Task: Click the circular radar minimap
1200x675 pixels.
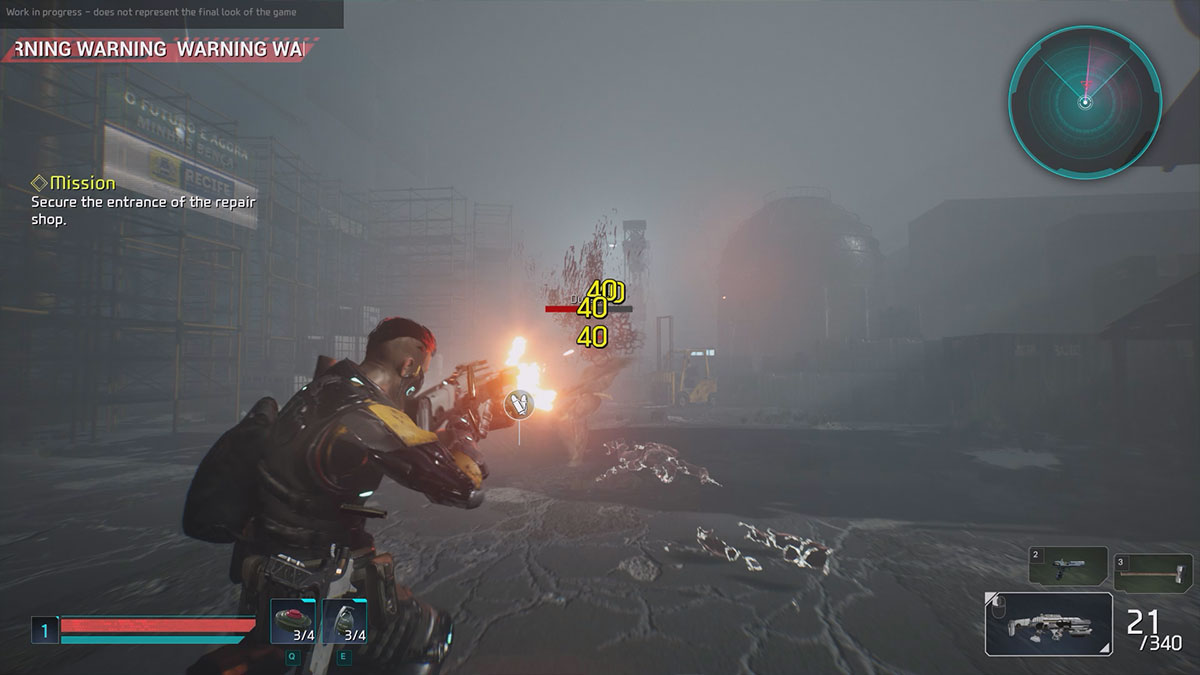Action: (1084, 100)
